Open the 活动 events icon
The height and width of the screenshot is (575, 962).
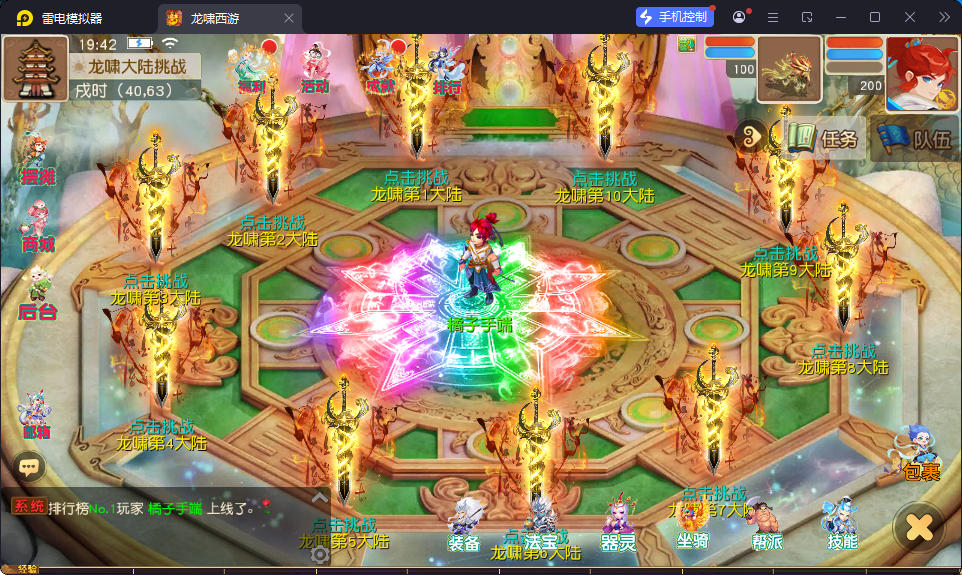coord(315,68)
